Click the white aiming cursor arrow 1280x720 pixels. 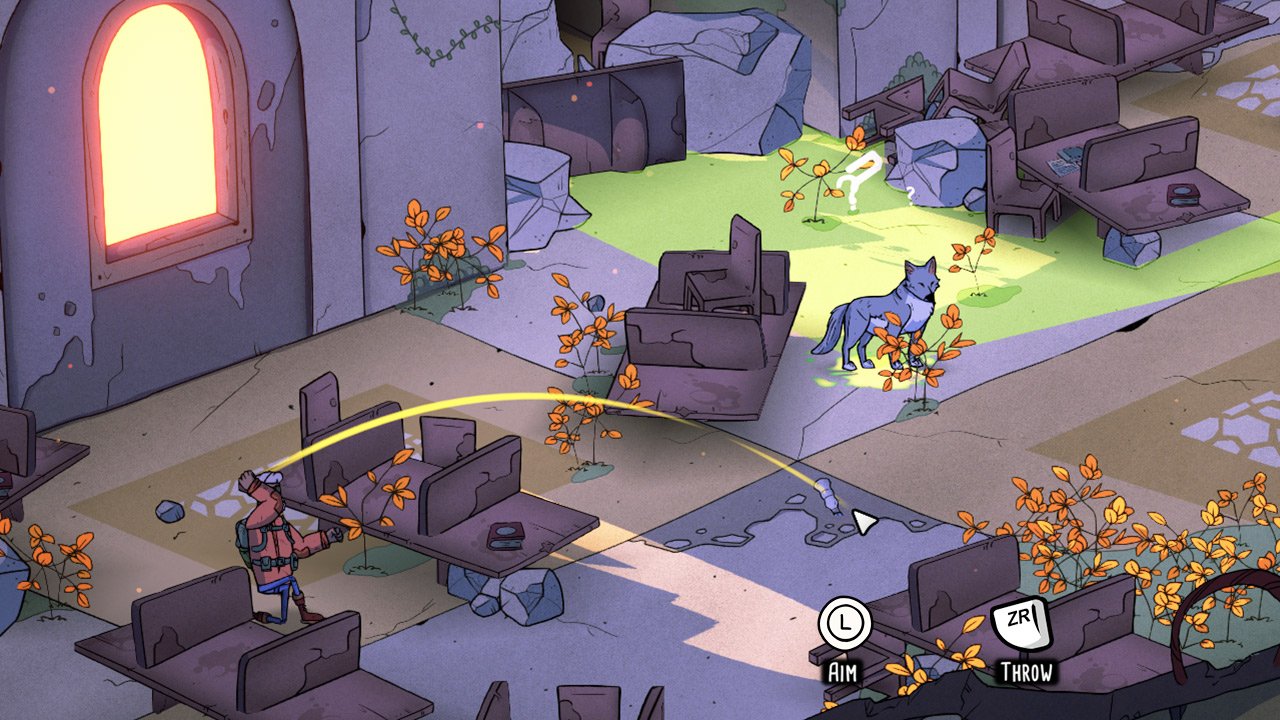(867, 519)
